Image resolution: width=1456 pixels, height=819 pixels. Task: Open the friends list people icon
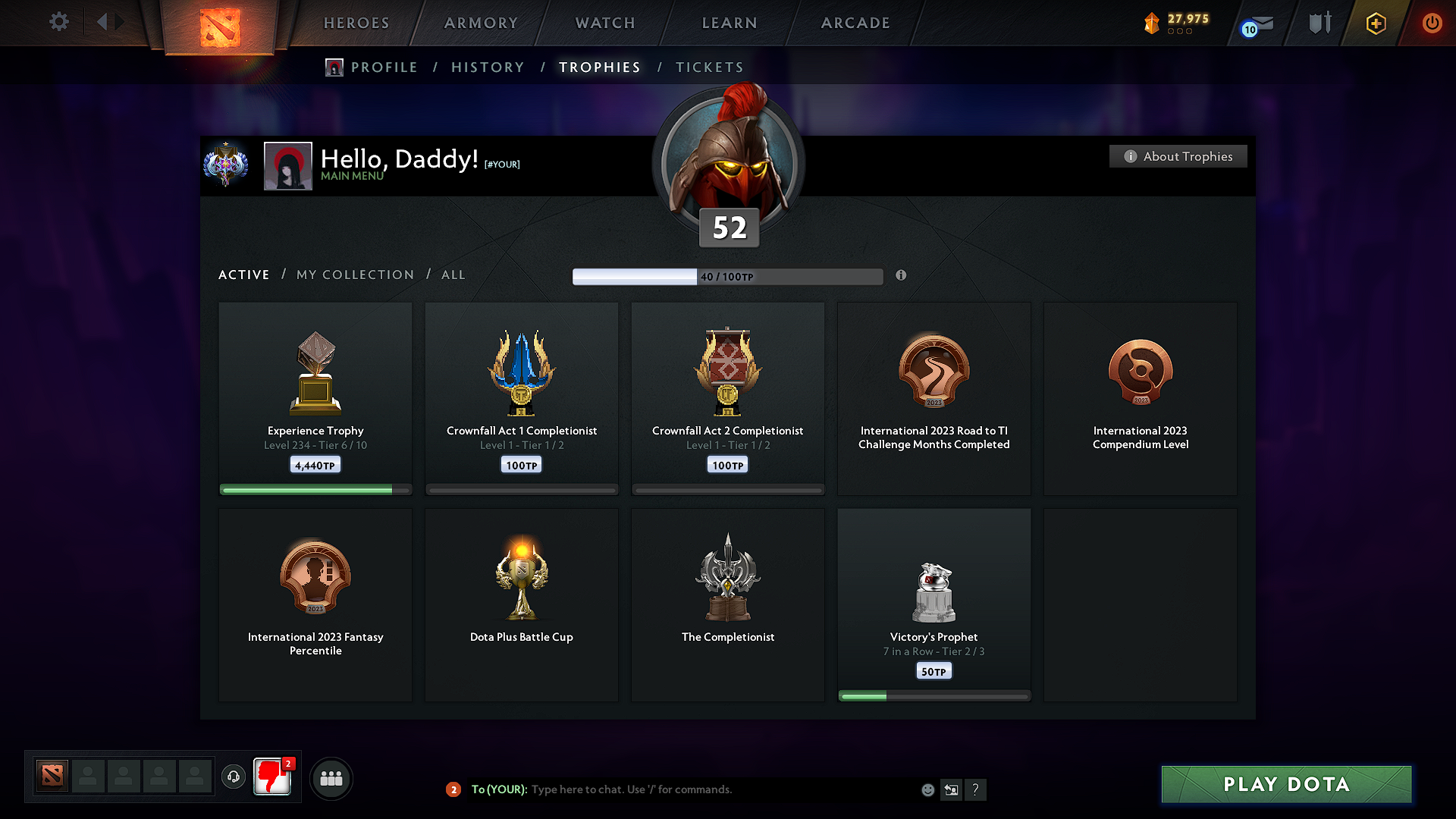click(331, 778)
